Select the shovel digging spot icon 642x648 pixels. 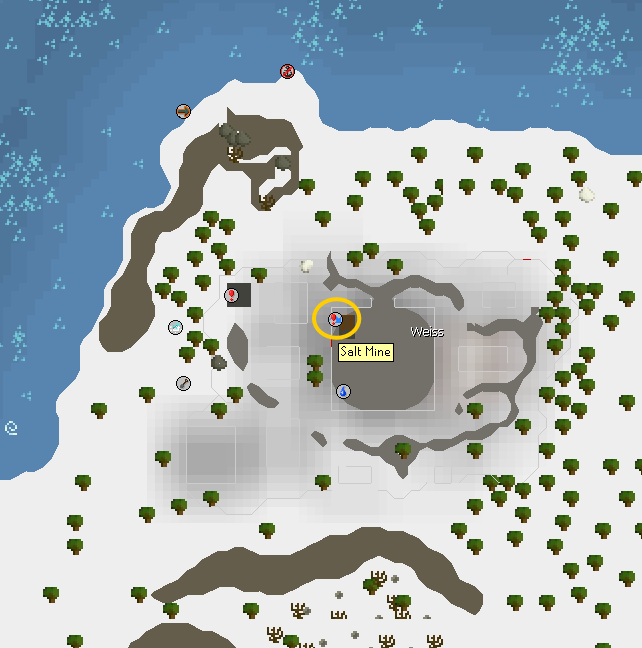pyautogui.click(x=183, y=383)
